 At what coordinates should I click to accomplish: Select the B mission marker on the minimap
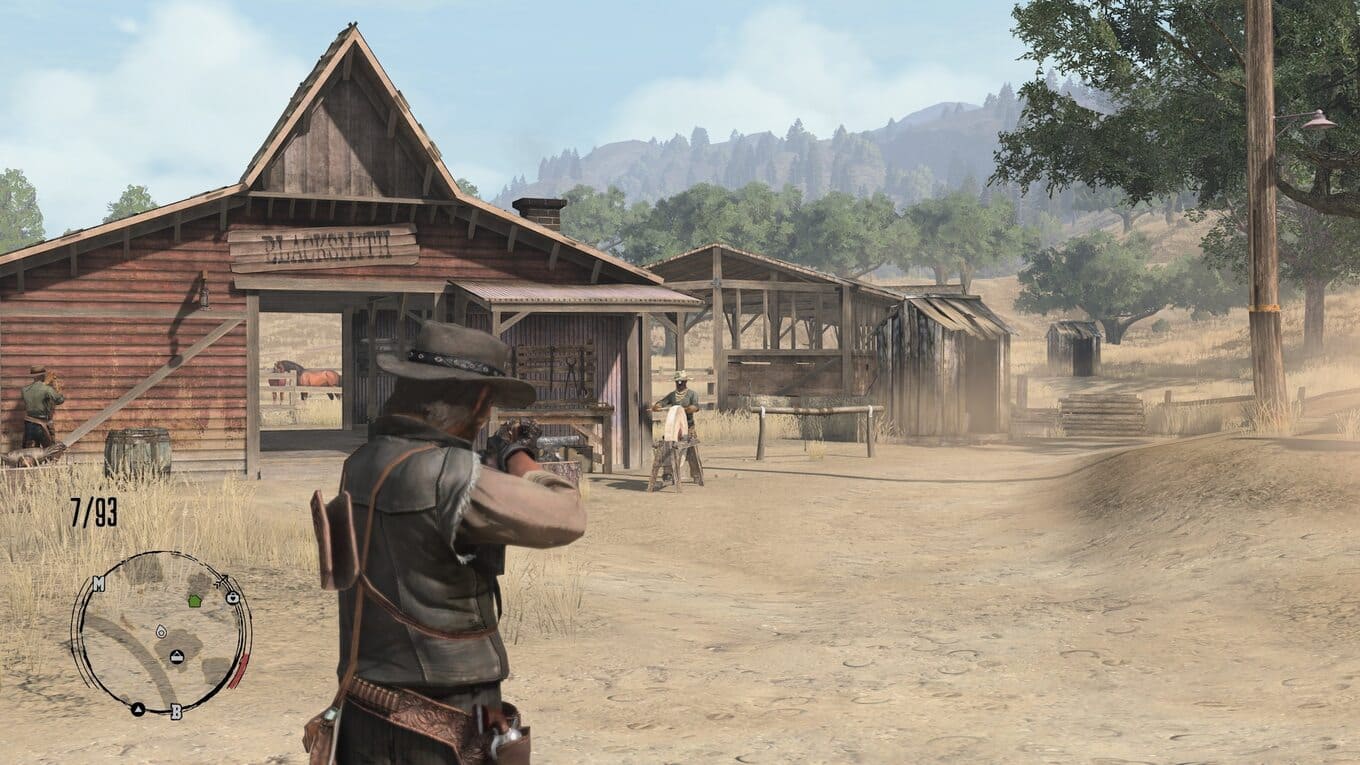pyautogui.click(x=176, y=712)
